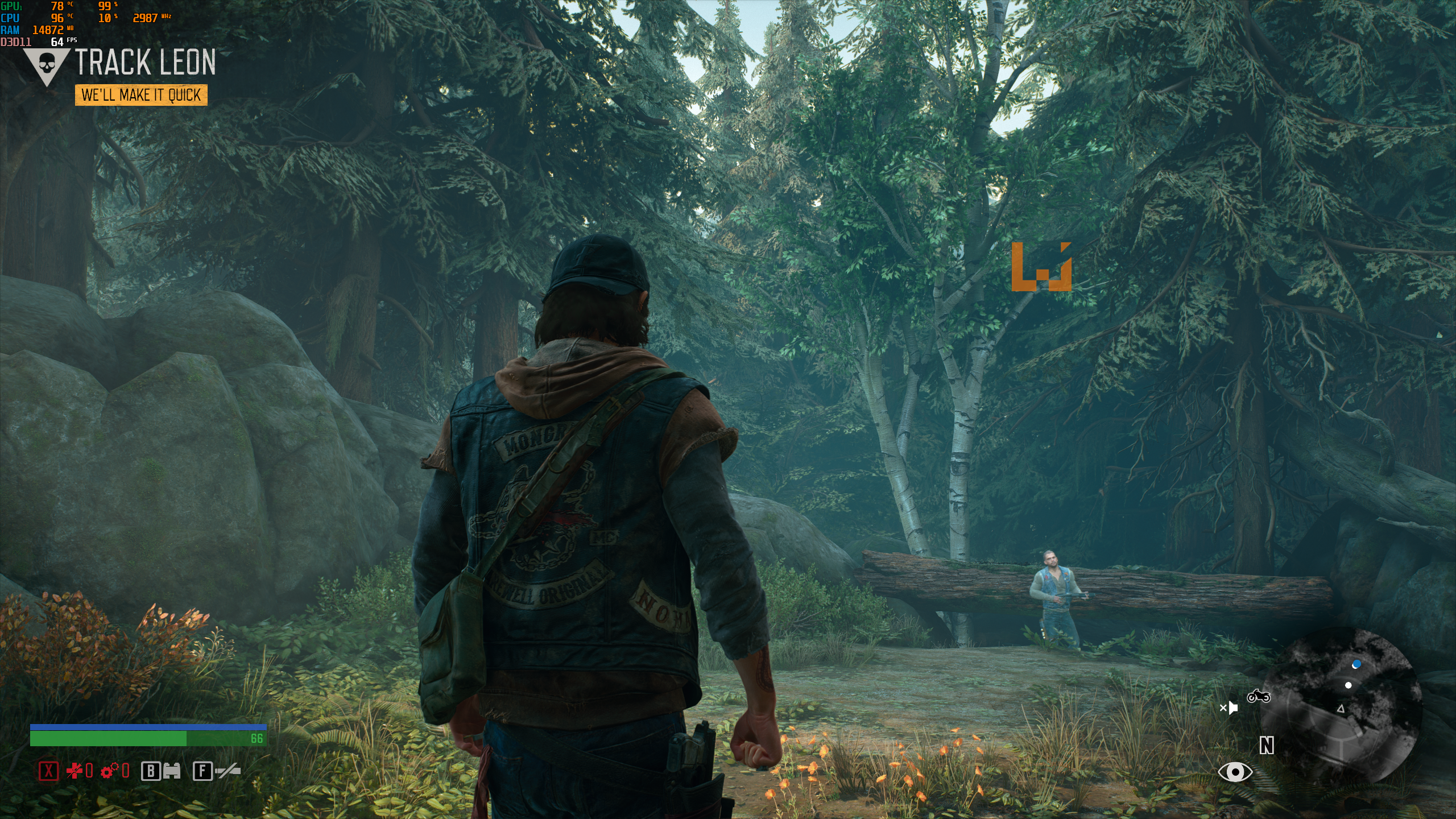
Task: Select the "We'll Make It Quick" storyline label
Action: click(141, 95)
